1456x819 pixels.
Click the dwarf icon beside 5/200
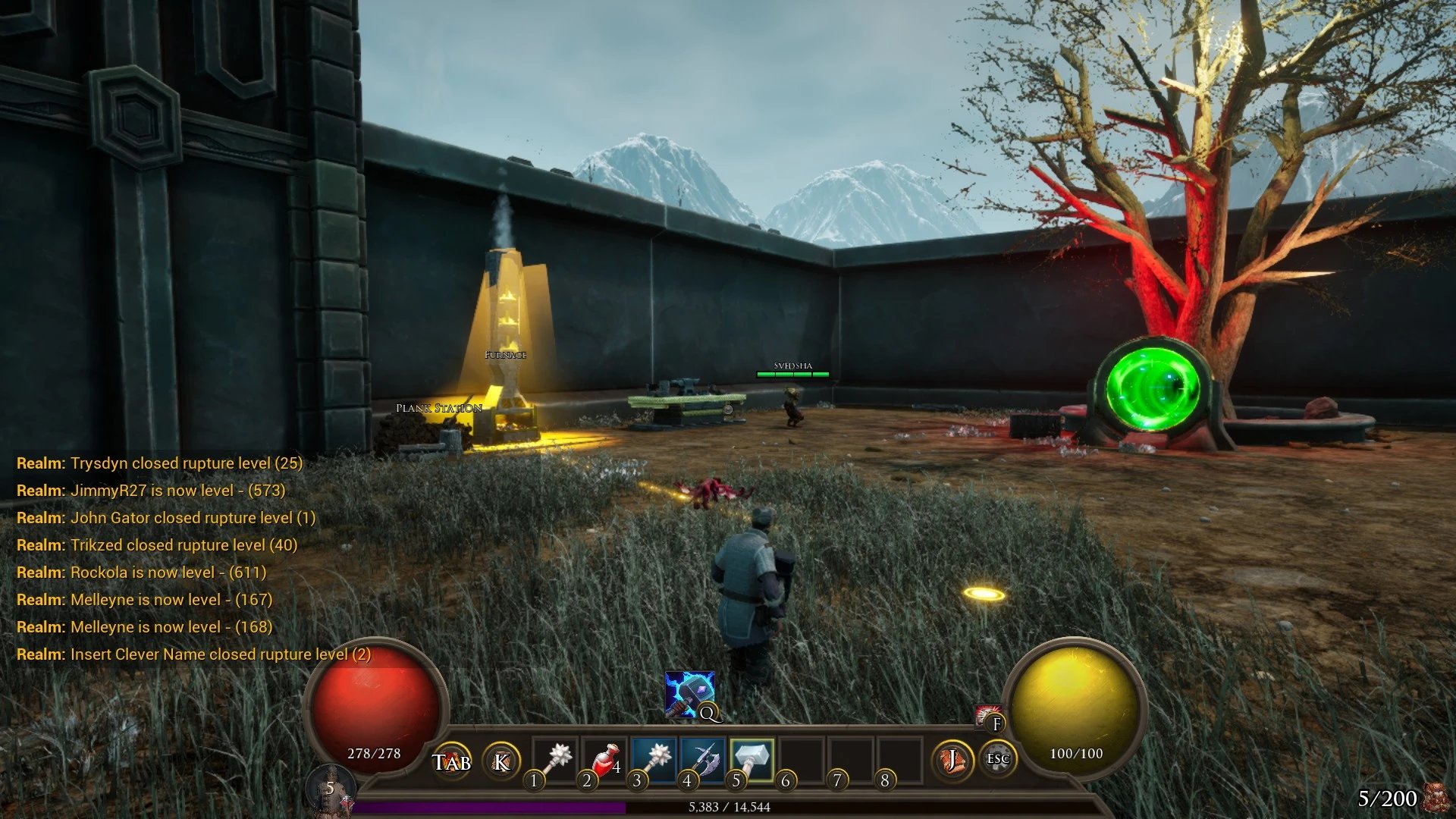[1436, 798]
